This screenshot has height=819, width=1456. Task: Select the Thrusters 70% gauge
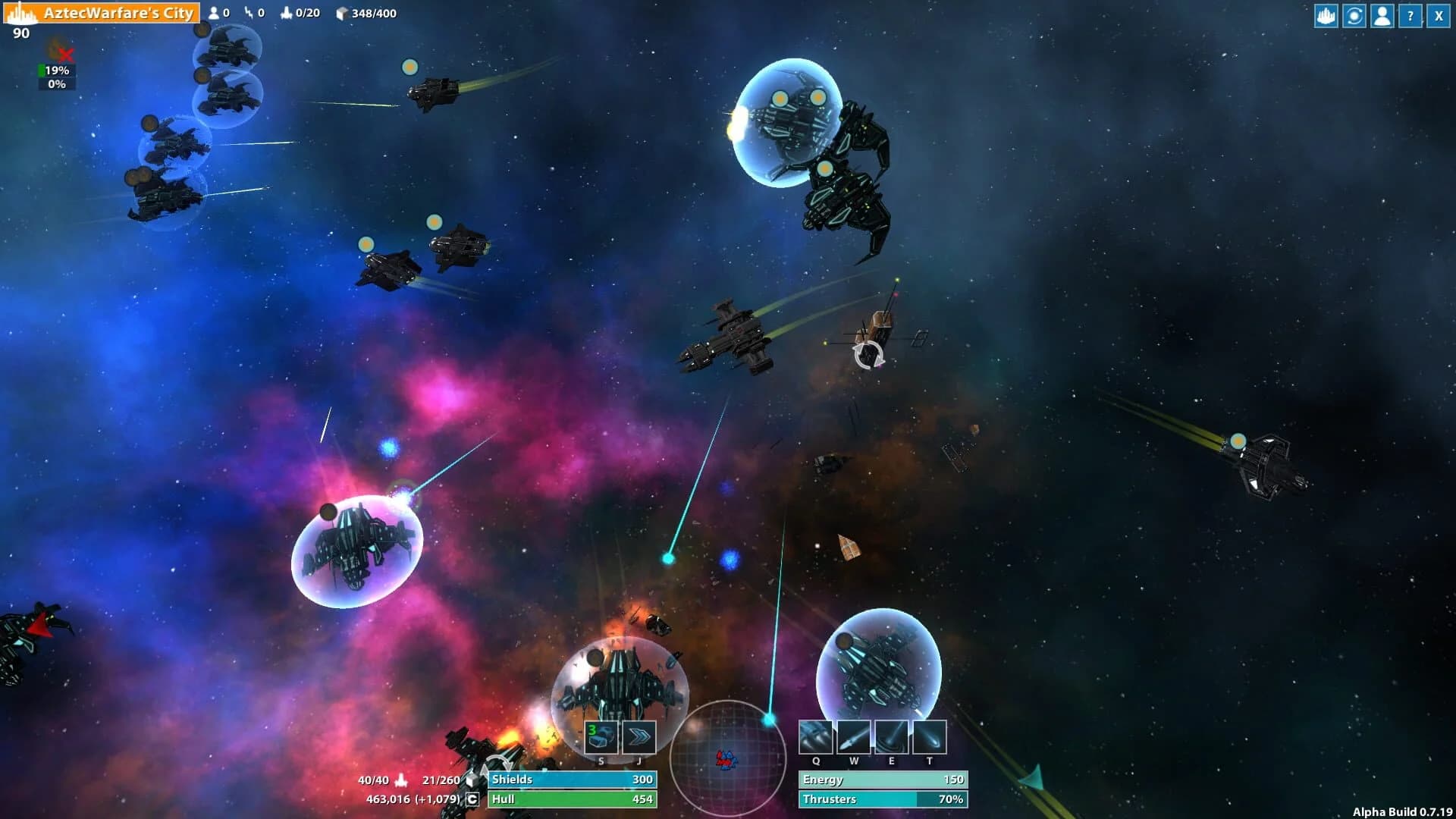[x=882, y=799]
